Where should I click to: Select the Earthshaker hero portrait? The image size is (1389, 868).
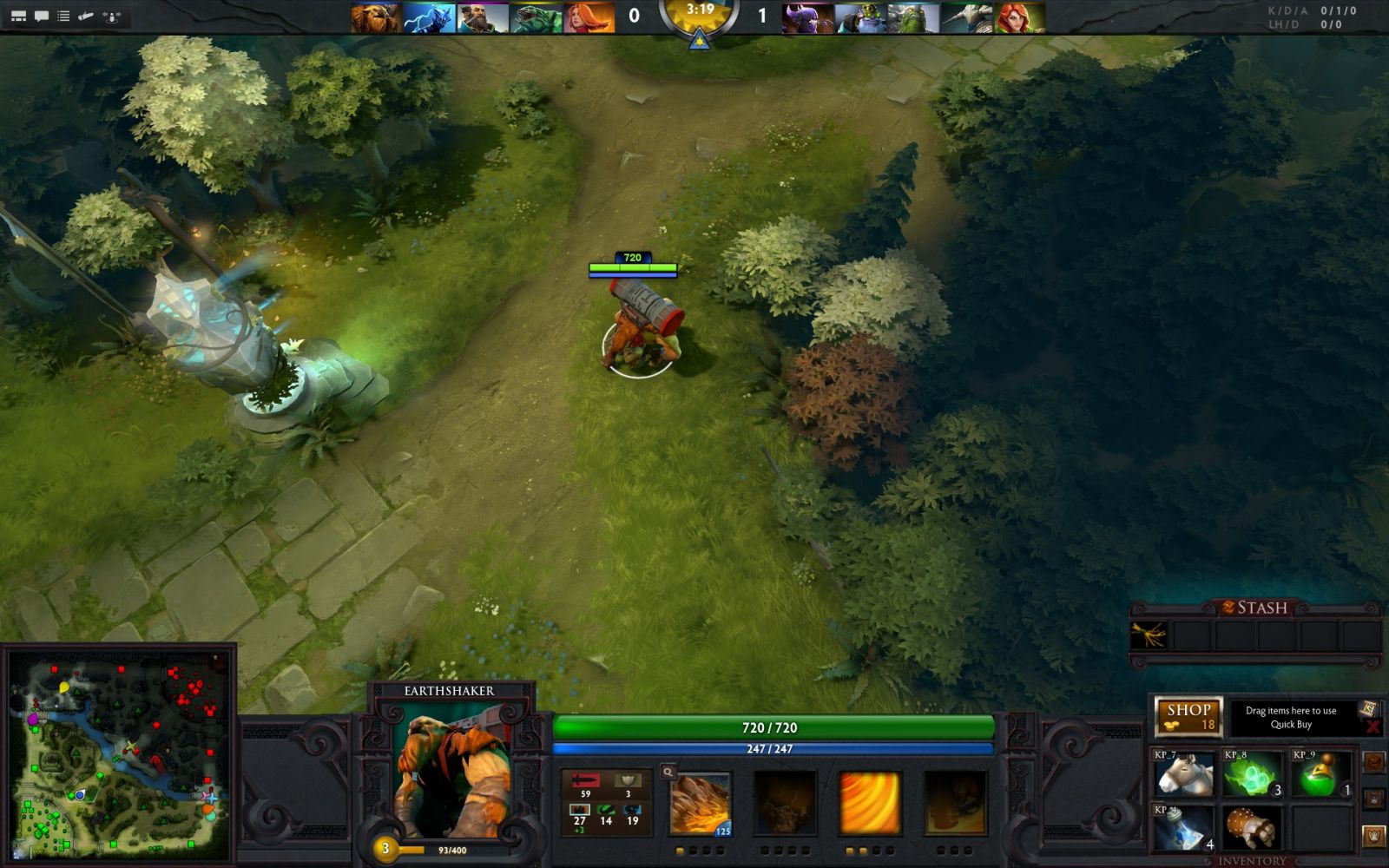tap(450, 773)
